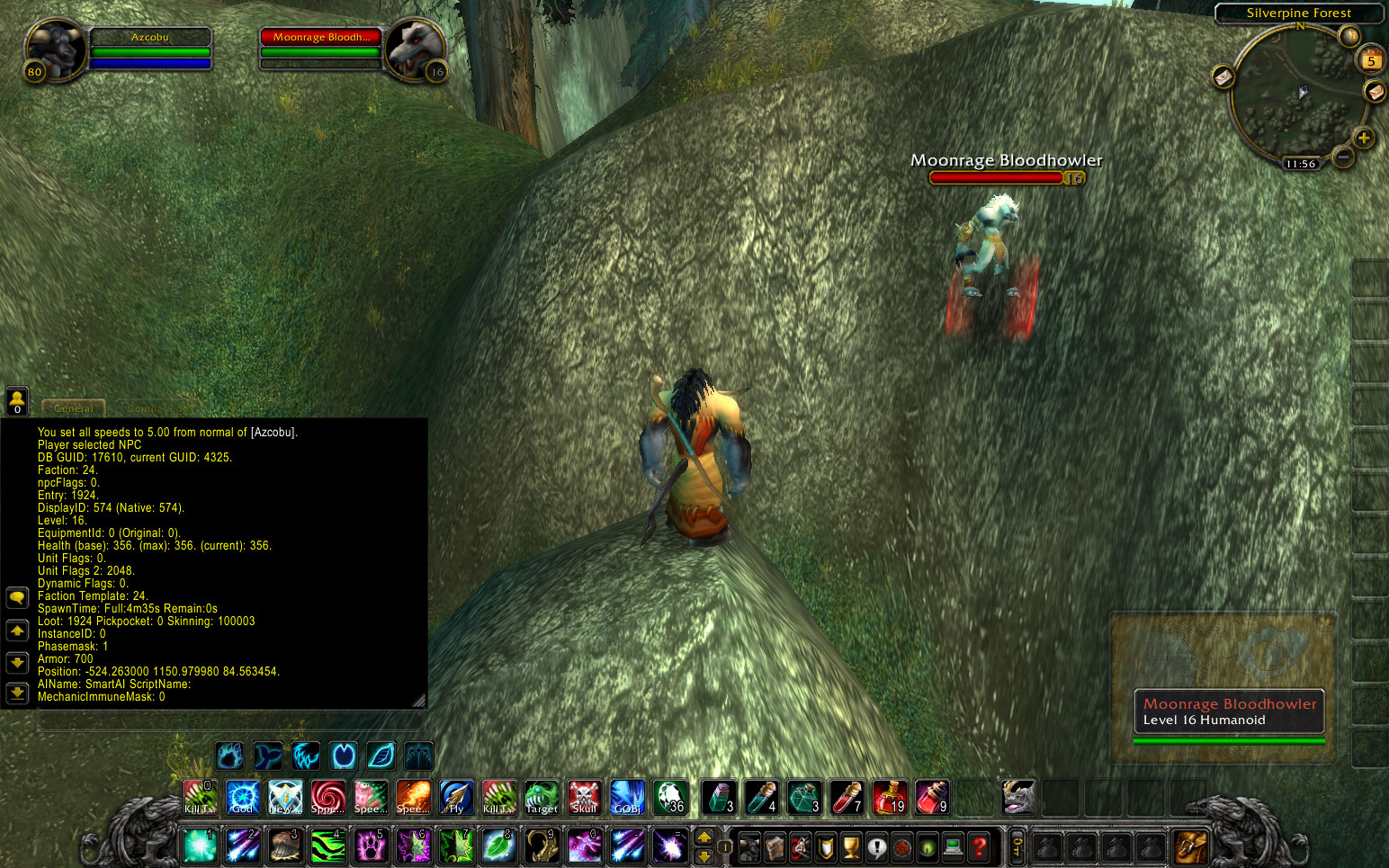1389x868 pixels.
Task: Click the Skull icon on the action bar
Action: [x=584, y=797]
